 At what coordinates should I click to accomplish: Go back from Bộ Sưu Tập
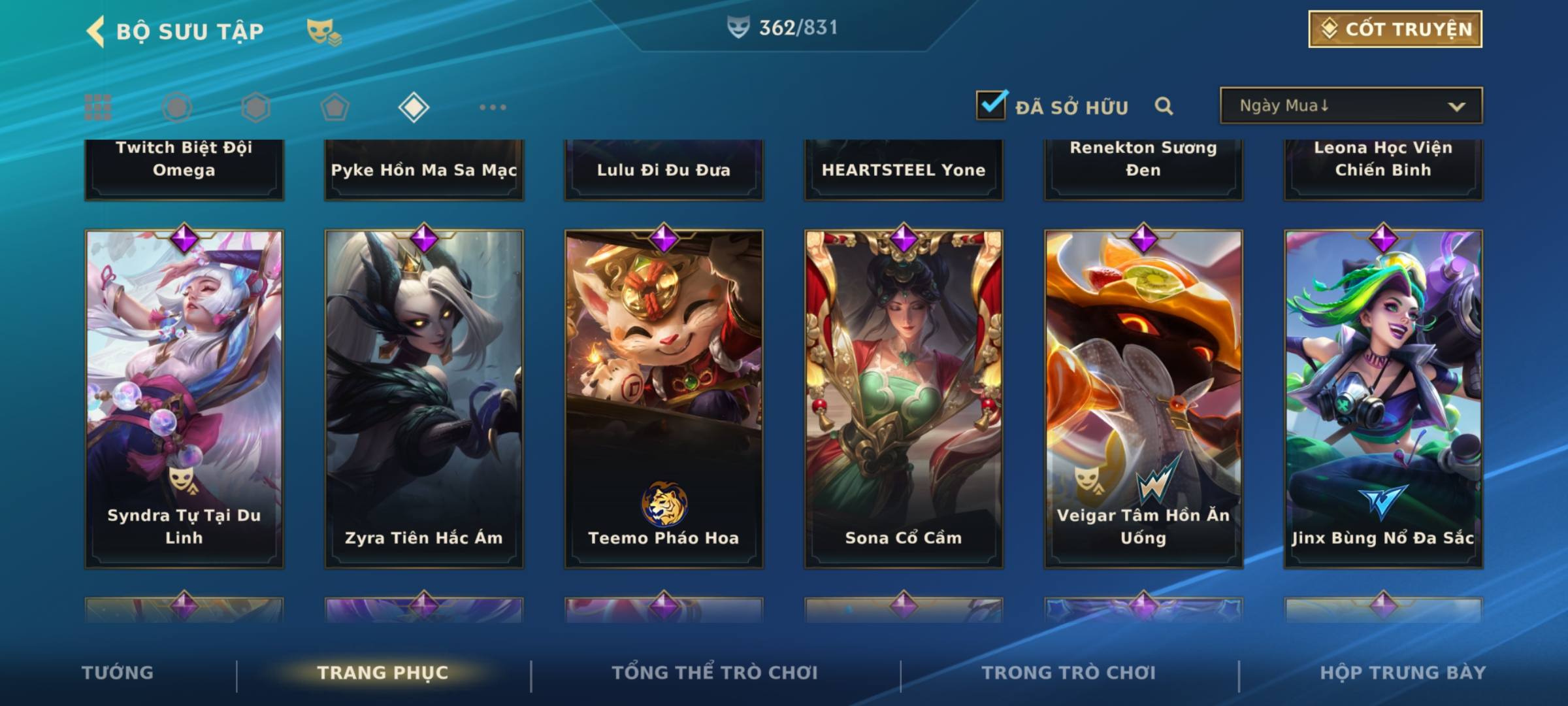point(95,31)
